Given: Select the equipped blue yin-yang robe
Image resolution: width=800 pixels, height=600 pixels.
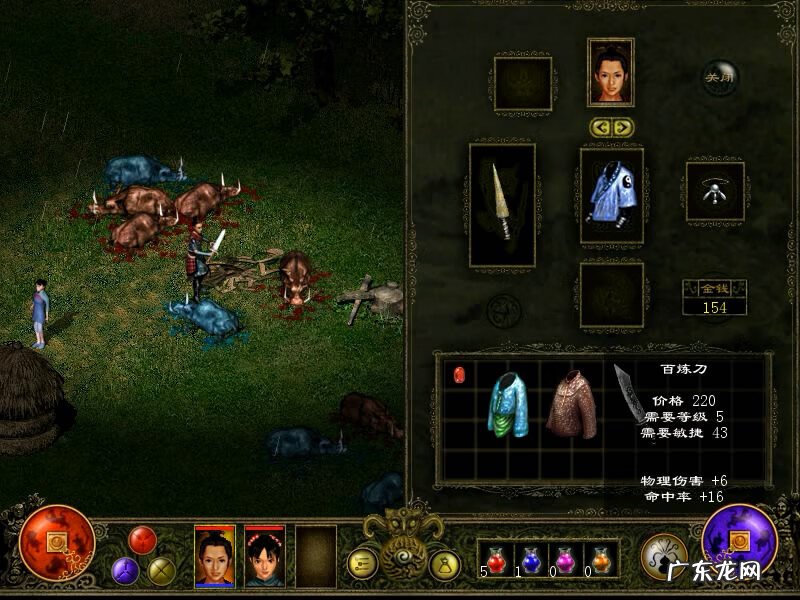Looking at the screenshot, I should coord(611,196).
